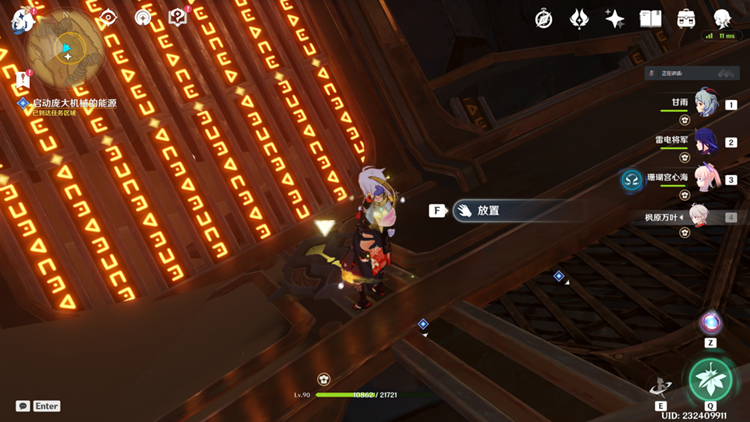
Task: Open the backpack inventory
Action: (687, 18)
